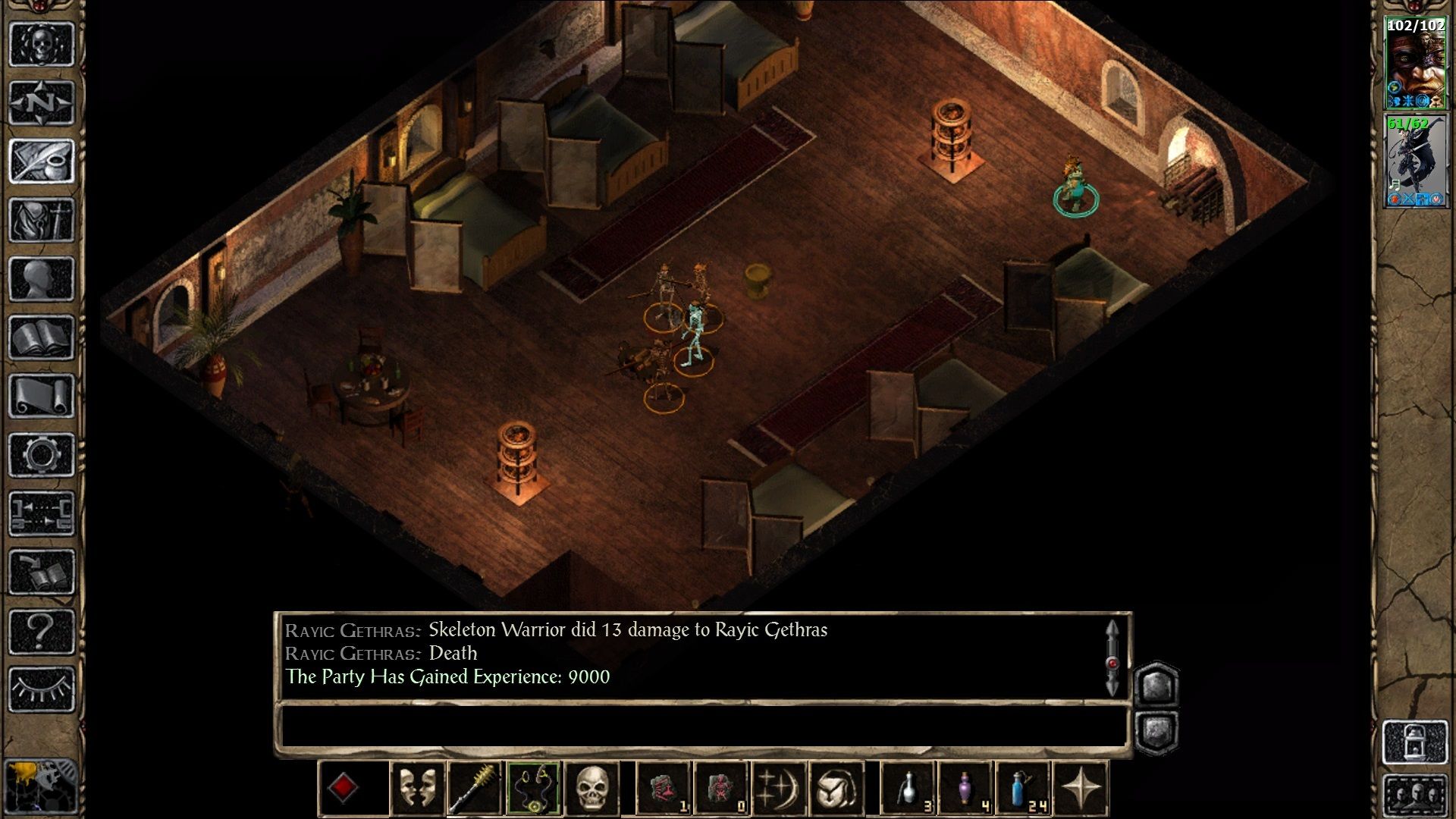Open the priest scroll button

42,396
